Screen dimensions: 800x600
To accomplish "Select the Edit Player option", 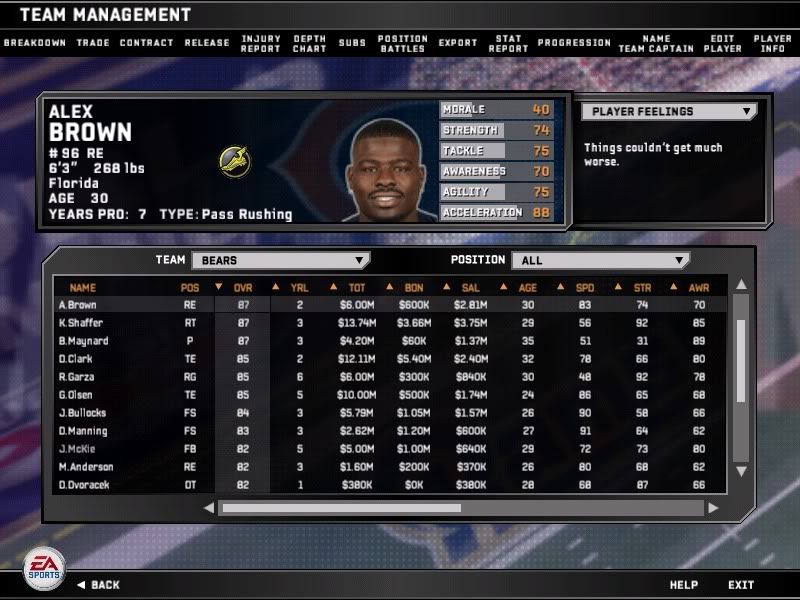I will pyautogui.click(x=722, y=44).
